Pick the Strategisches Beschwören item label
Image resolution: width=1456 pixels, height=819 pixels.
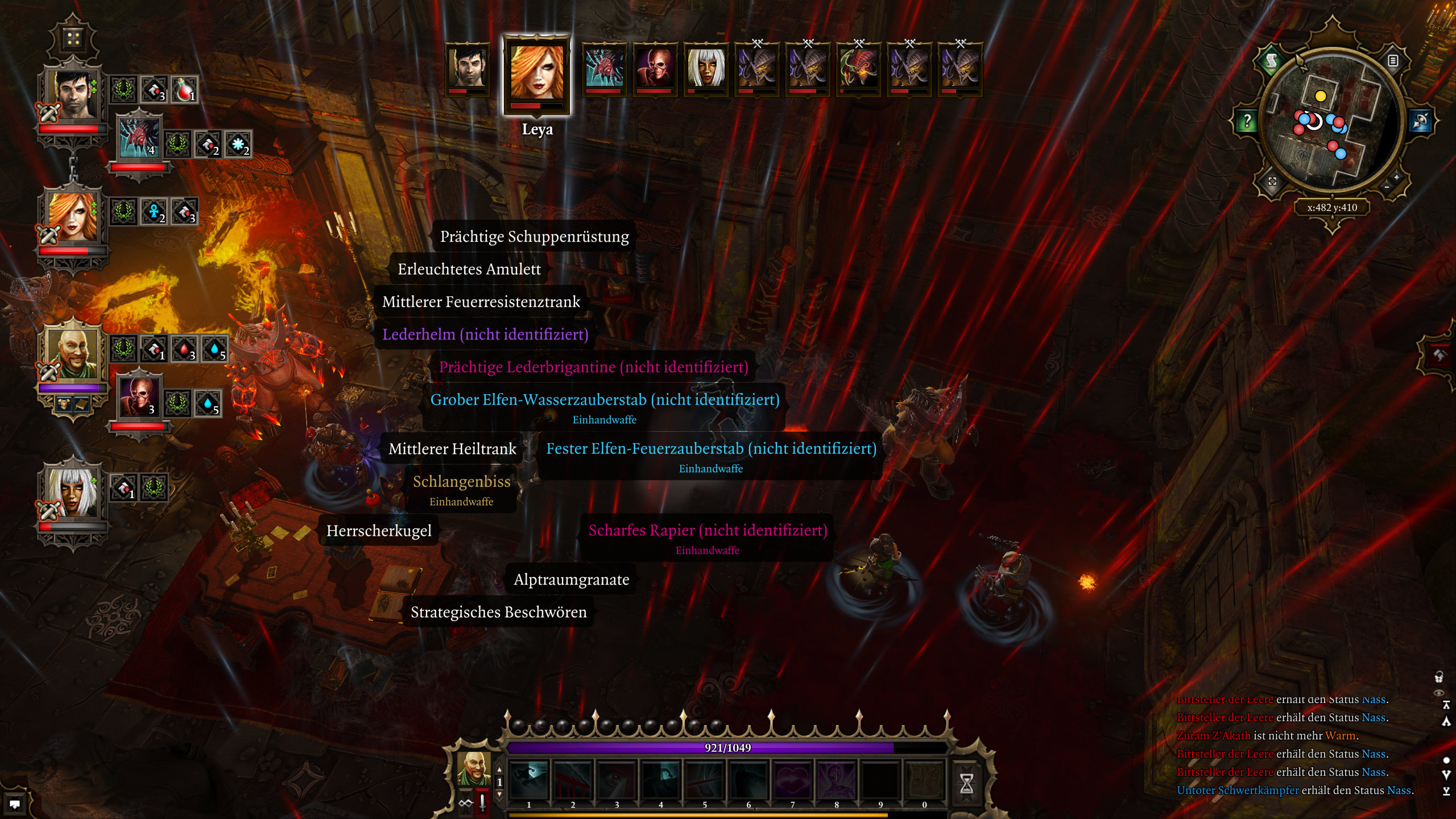tap(498, 612)
